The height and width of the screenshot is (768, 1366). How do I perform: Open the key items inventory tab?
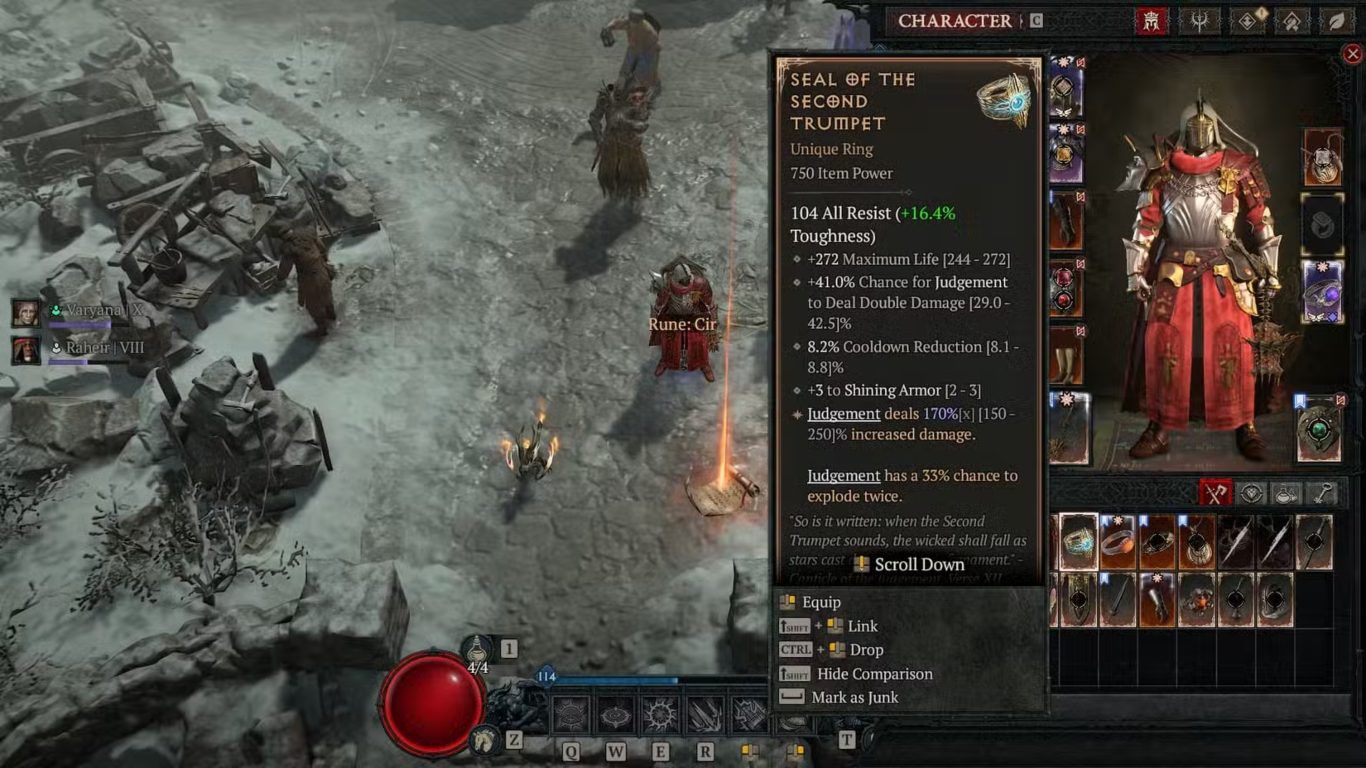pyautogui.click(x=1322, y=493)
